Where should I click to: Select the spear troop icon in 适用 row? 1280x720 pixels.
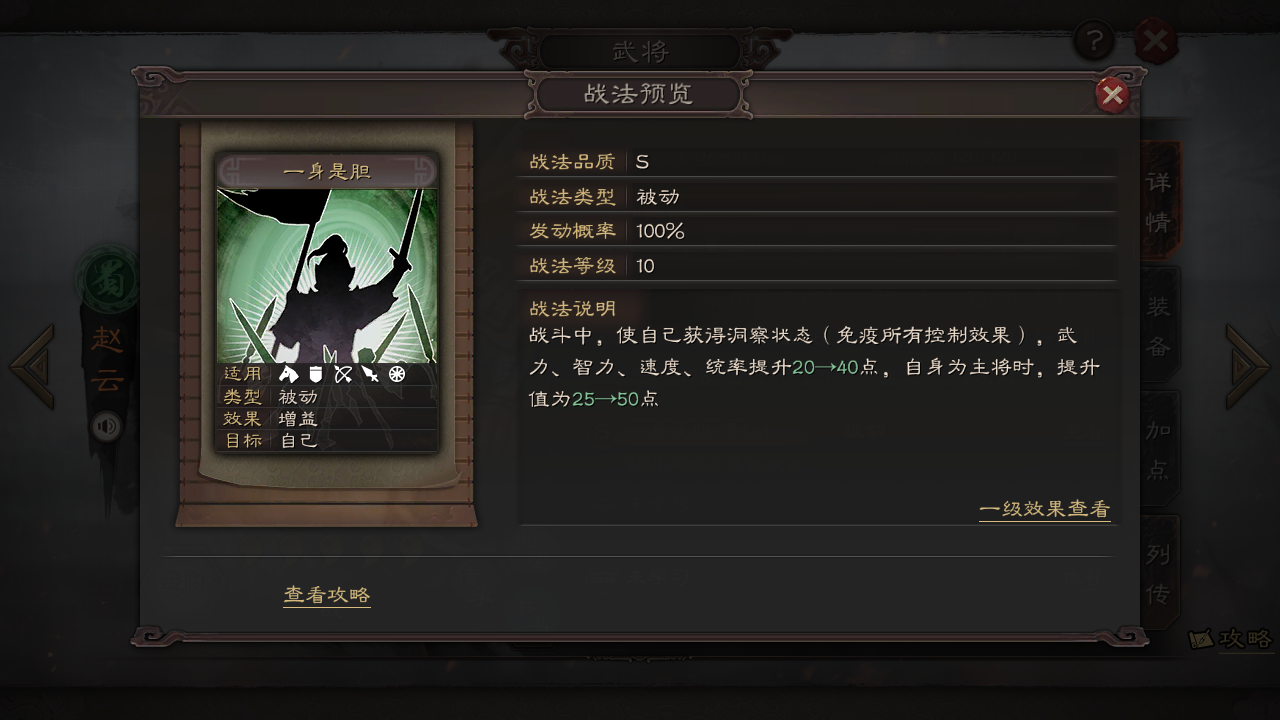370,374
